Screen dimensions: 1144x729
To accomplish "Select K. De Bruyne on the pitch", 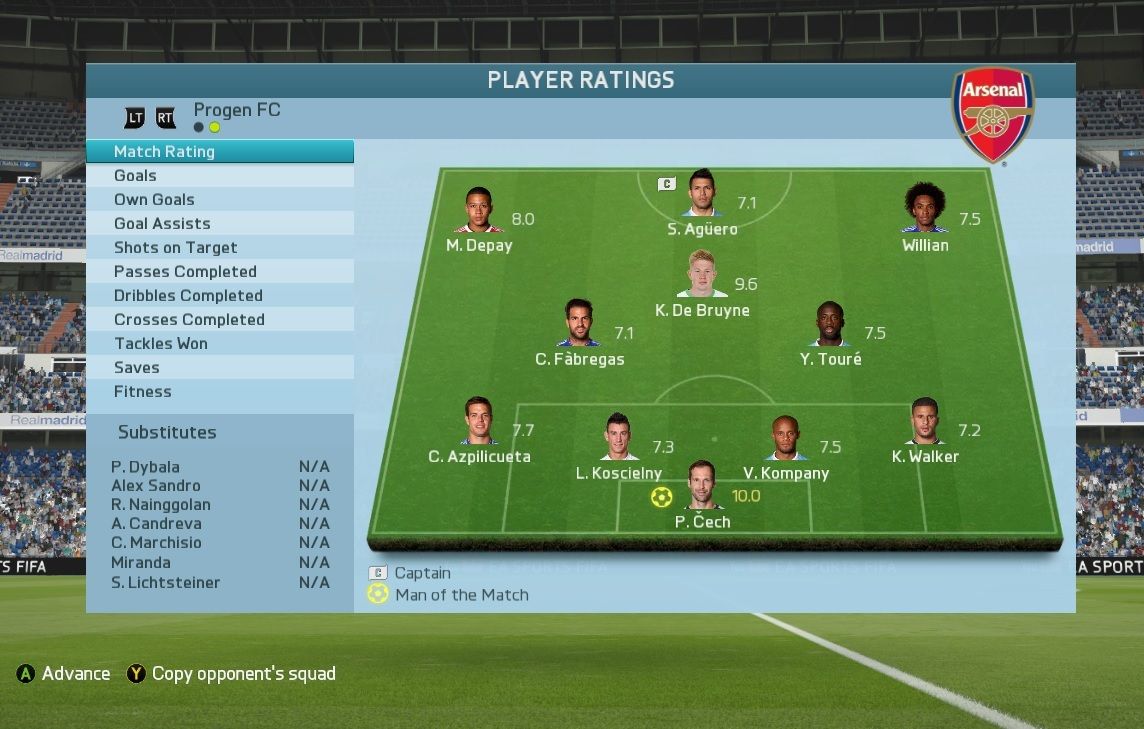I will pyautogui.click(x=702, y=274).
